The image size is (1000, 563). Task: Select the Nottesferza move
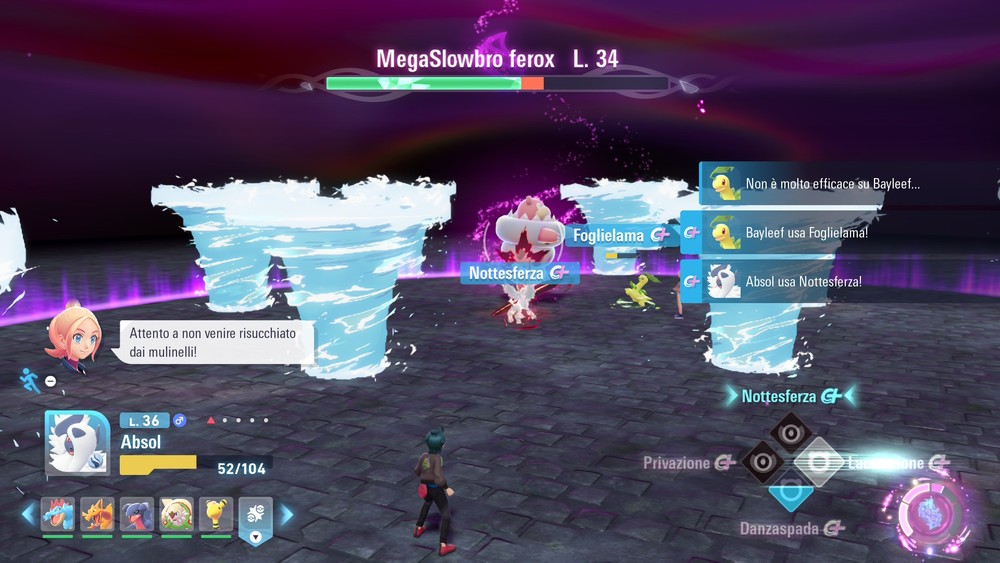coord(790,431)
